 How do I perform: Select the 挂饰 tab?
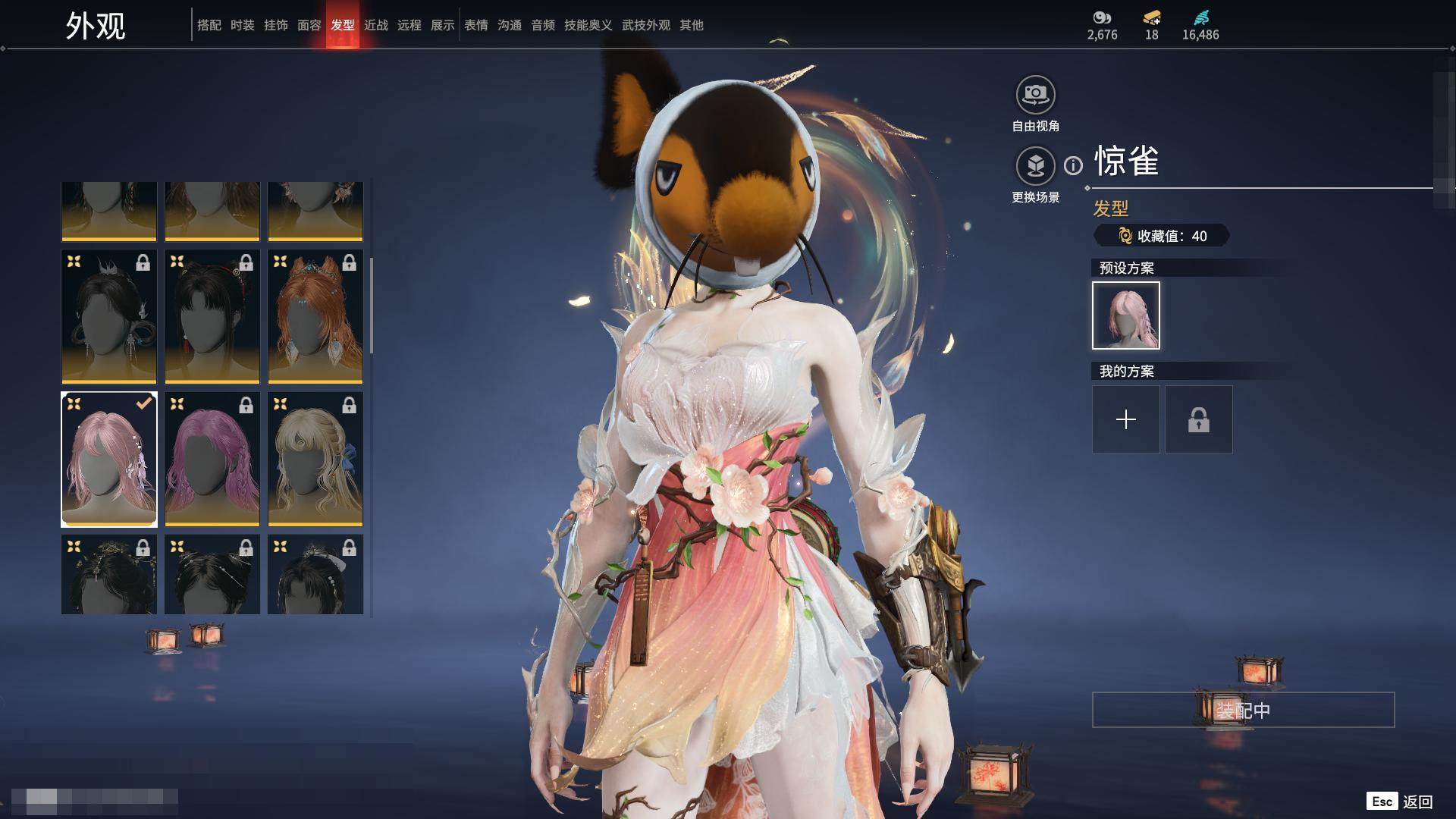coord(276,25)
